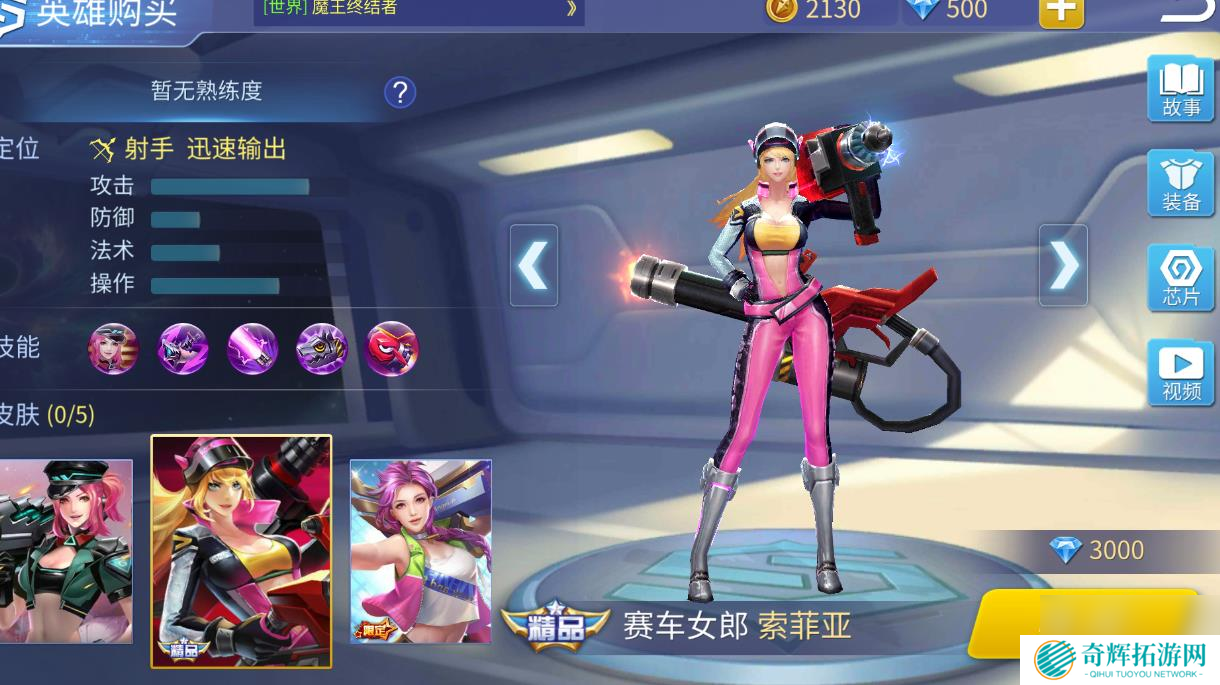View the red target skill icon
This screenshot has width=1220, height=685.
point(391,349)
